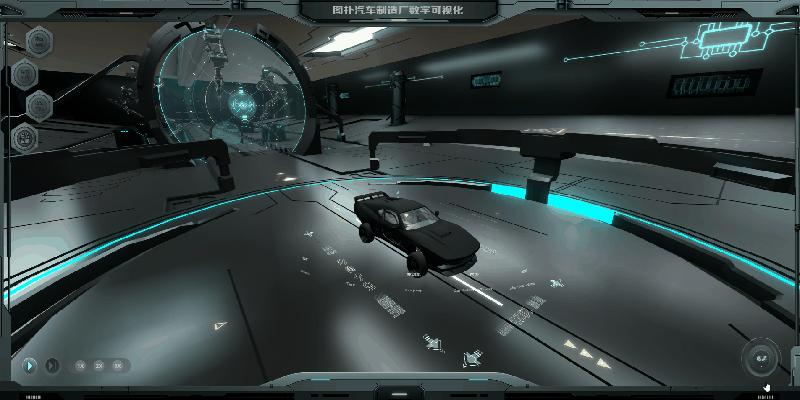
Task: Choose the 2X speed option
Action: [99, 366]
